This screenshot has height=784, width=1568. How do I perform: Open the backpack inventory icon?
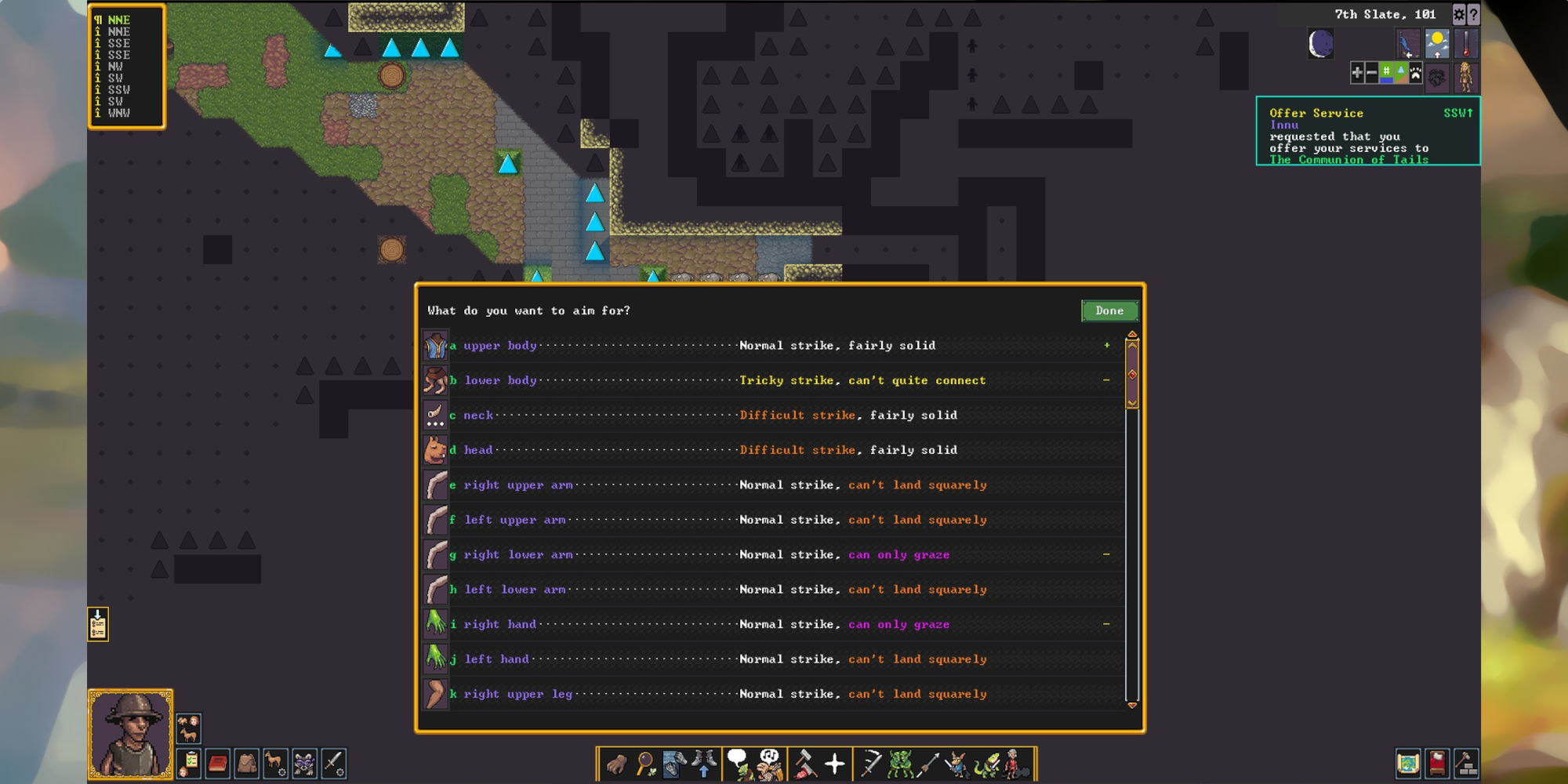tap(247, 762)
